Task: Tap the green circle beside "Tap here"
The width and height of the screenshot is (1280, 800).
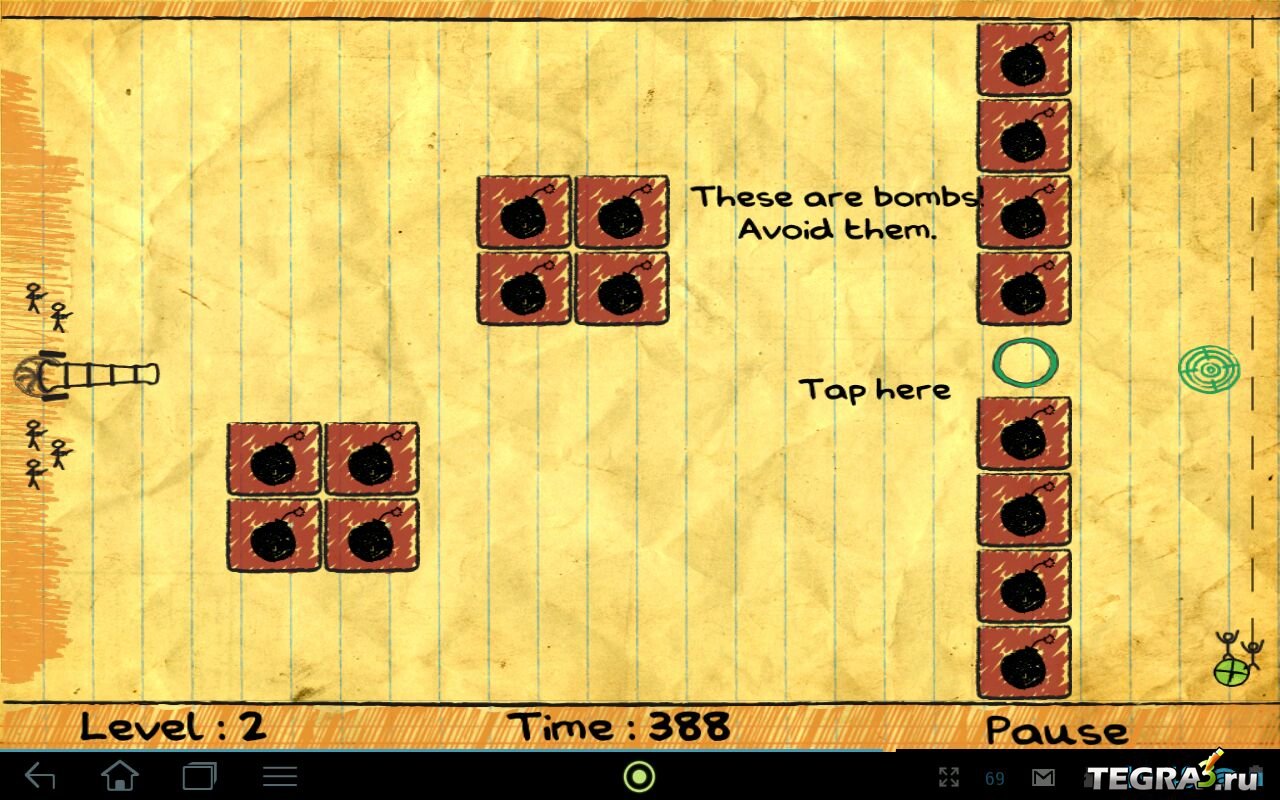Action: click(1024, 362)
